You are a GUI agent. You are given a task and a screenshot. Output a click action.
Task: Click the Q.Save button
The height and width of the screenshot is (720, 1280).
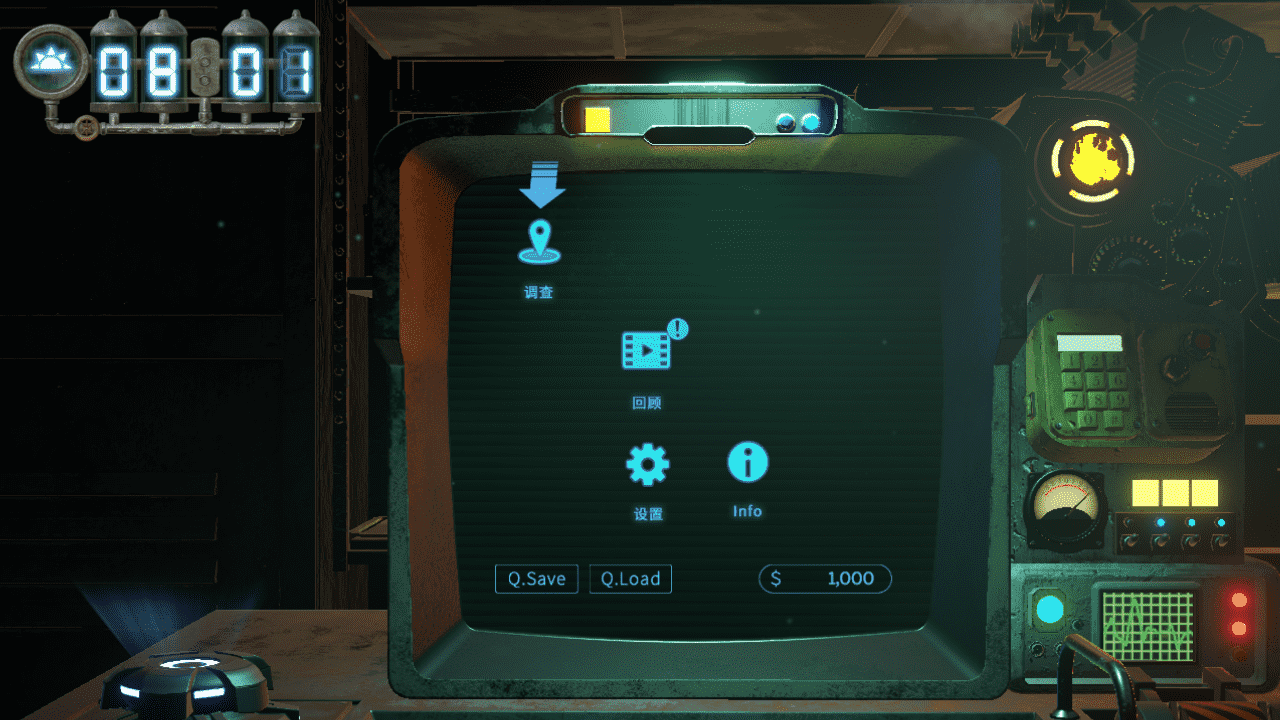click(x=537, y=579)
